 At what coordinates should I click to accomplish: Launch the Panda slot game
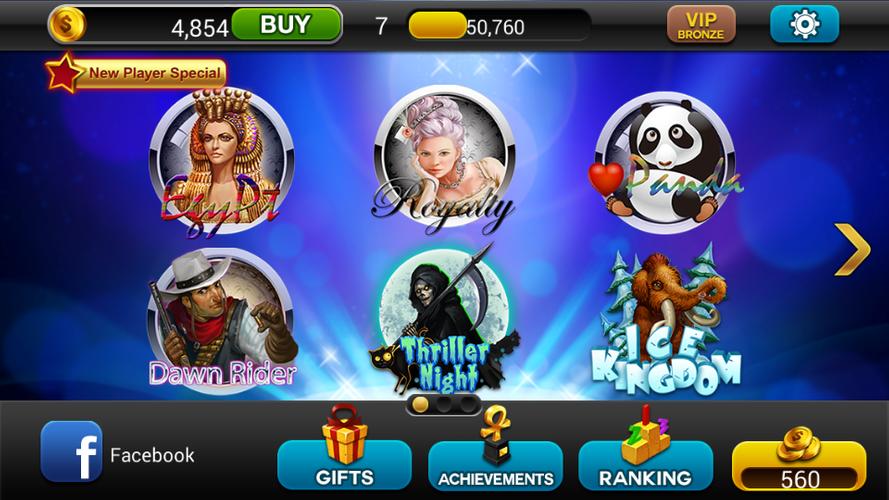(x=665, y=162)
